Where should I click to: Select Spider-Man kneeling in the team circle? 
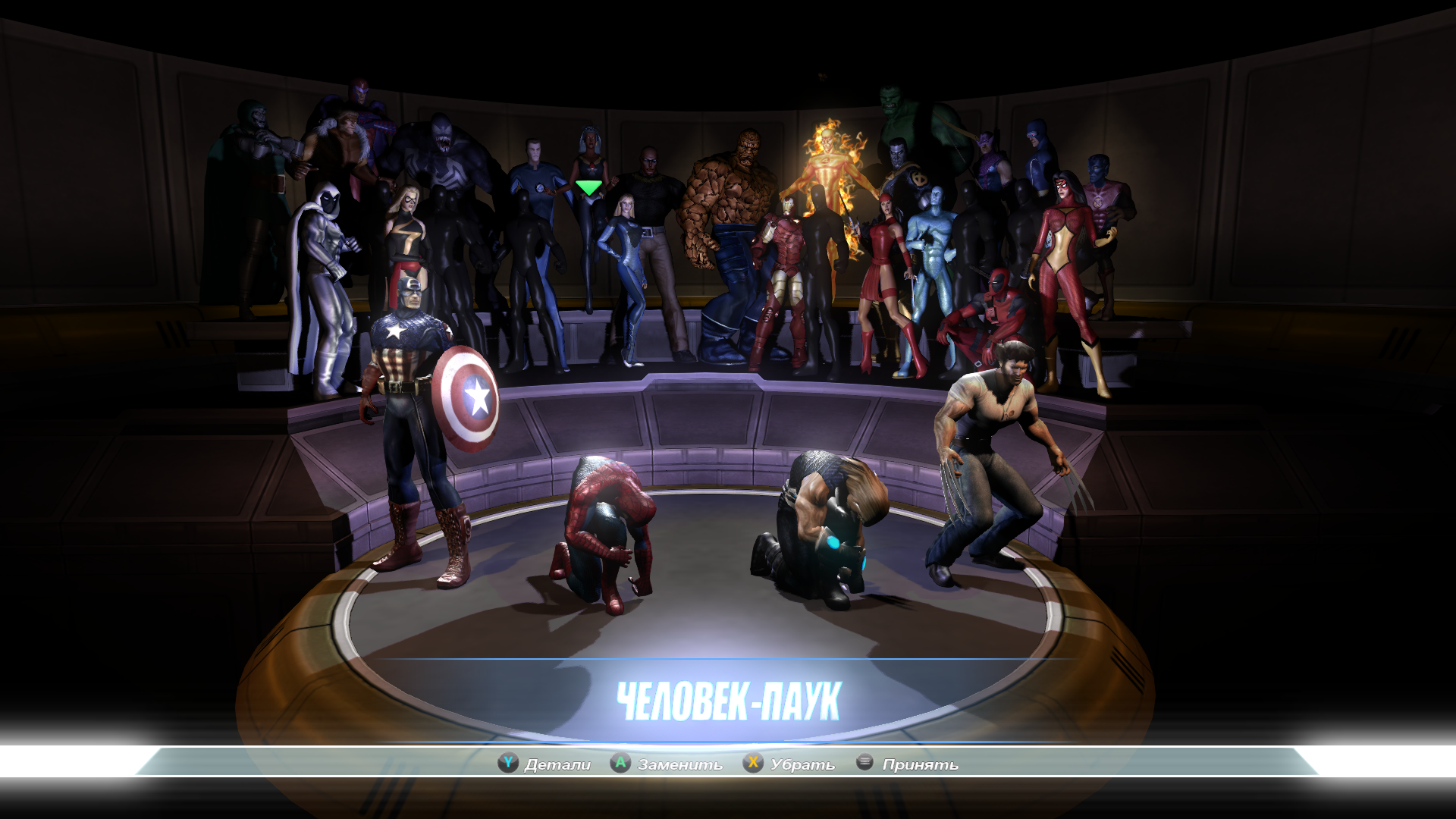[x=604, y=531]
